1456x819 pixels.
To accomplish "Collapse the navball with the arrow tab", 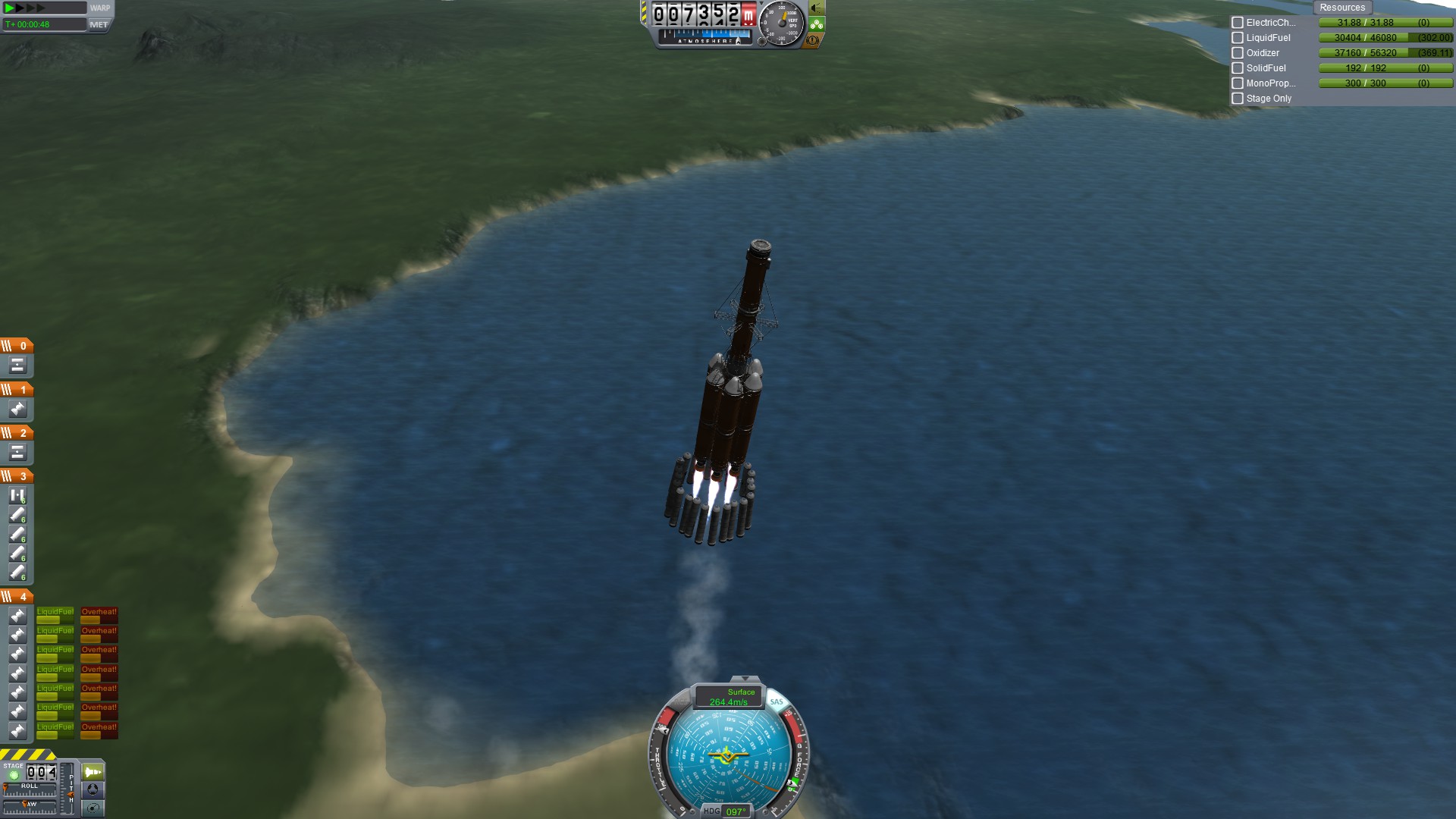I will (745, 679).
